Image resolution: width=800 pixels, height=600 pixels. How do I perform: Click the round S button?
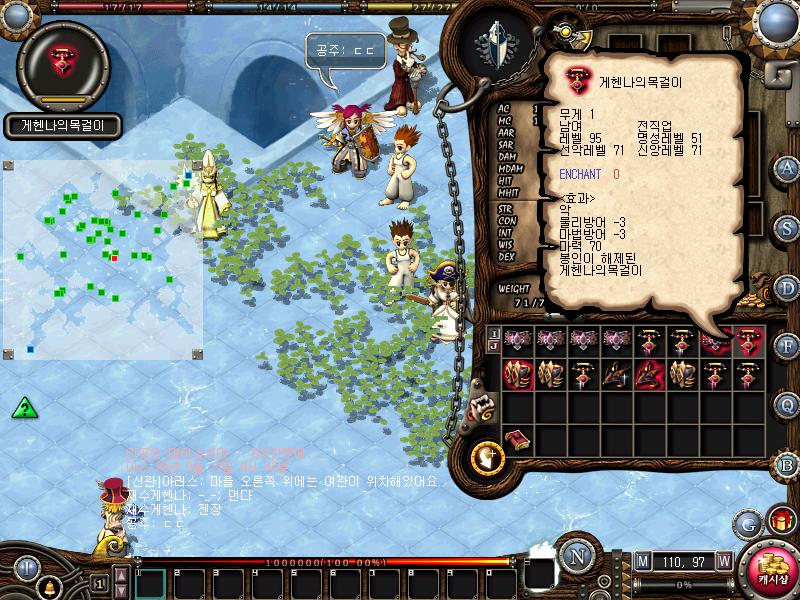(787, 227)
